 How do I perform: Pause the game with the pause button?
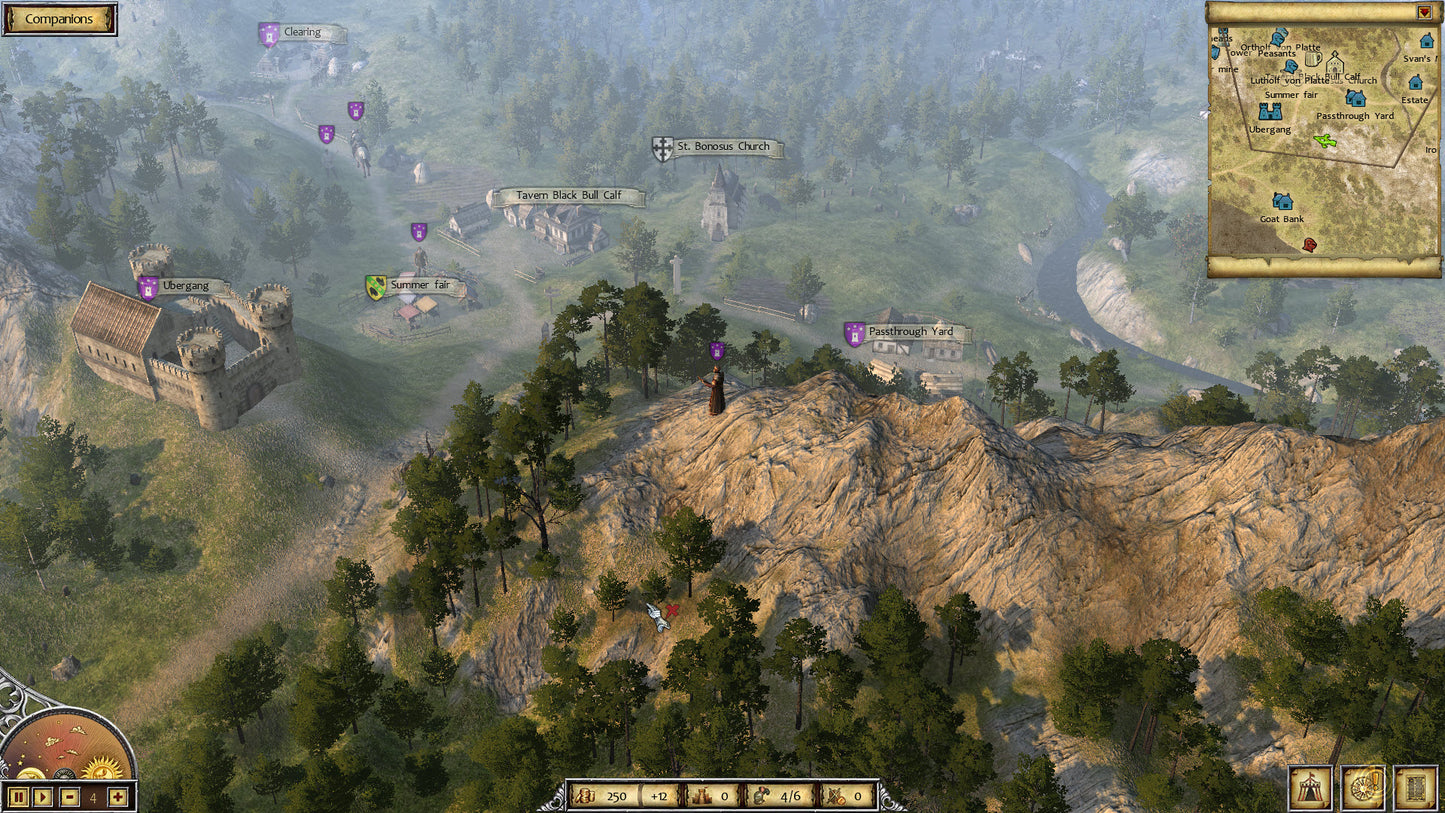[x=17, y=797]
